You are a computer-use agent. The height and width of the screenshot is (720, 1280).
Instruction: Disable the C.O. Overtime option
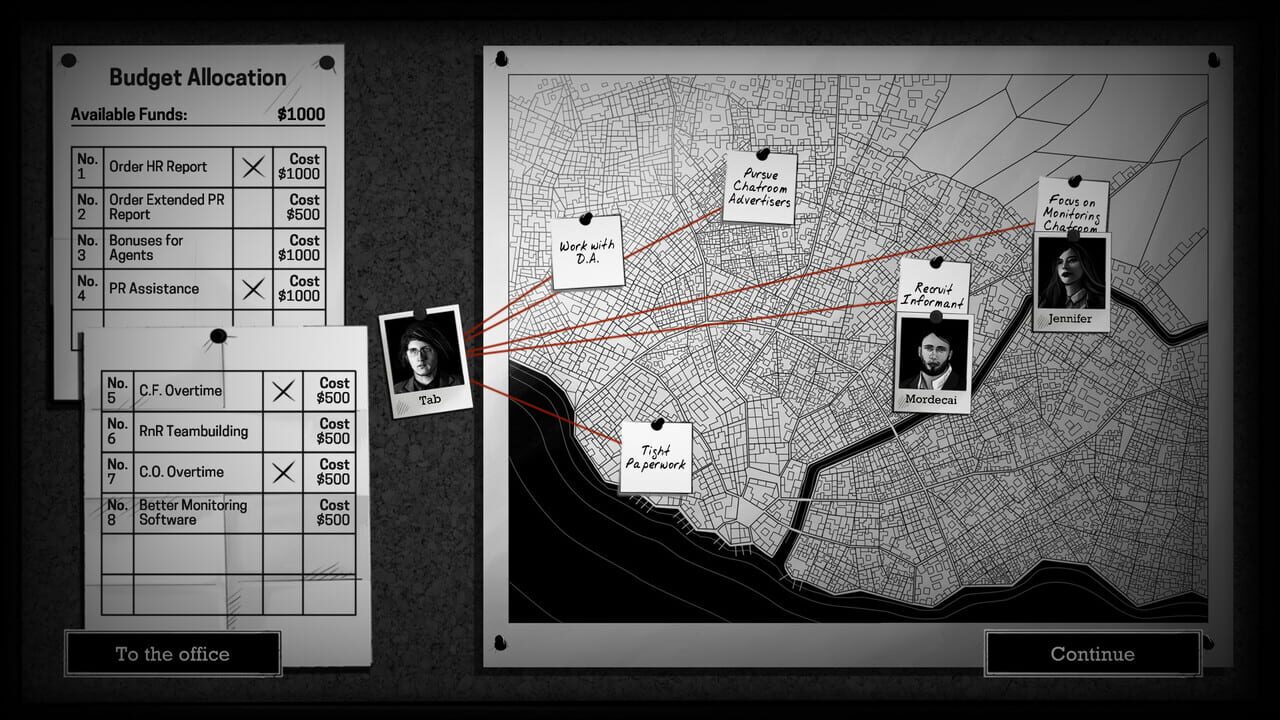coord(285,471)
